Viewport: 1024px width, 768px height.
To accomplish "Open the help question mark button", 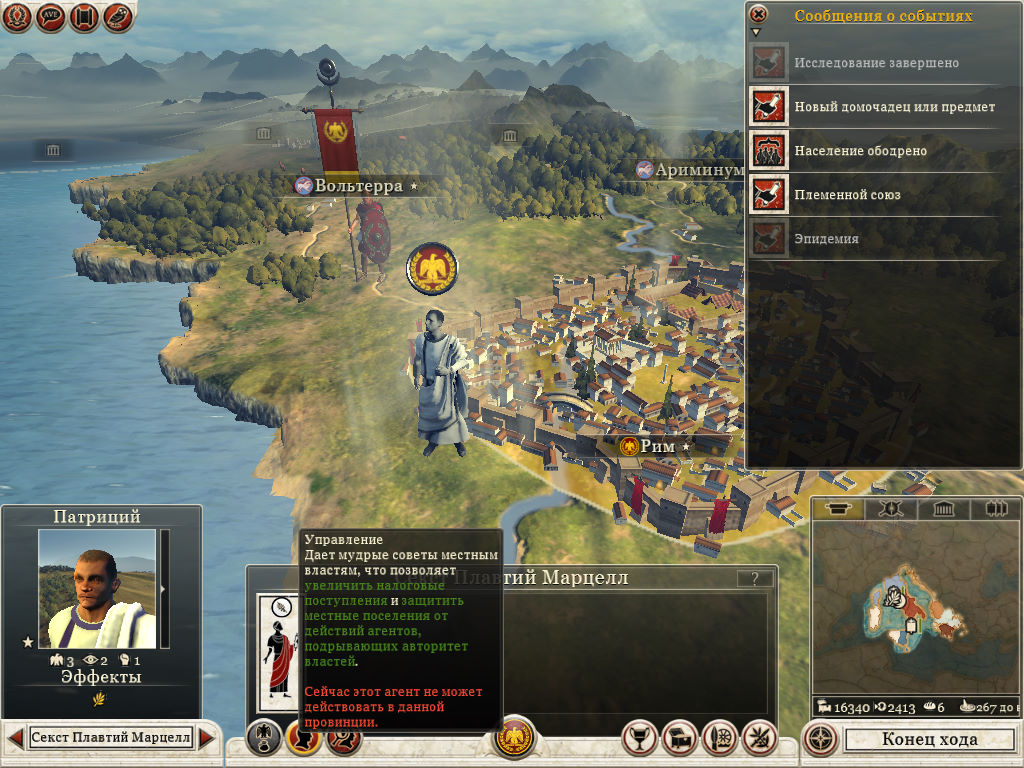I will pyautogui.click(x=755, y=578).
